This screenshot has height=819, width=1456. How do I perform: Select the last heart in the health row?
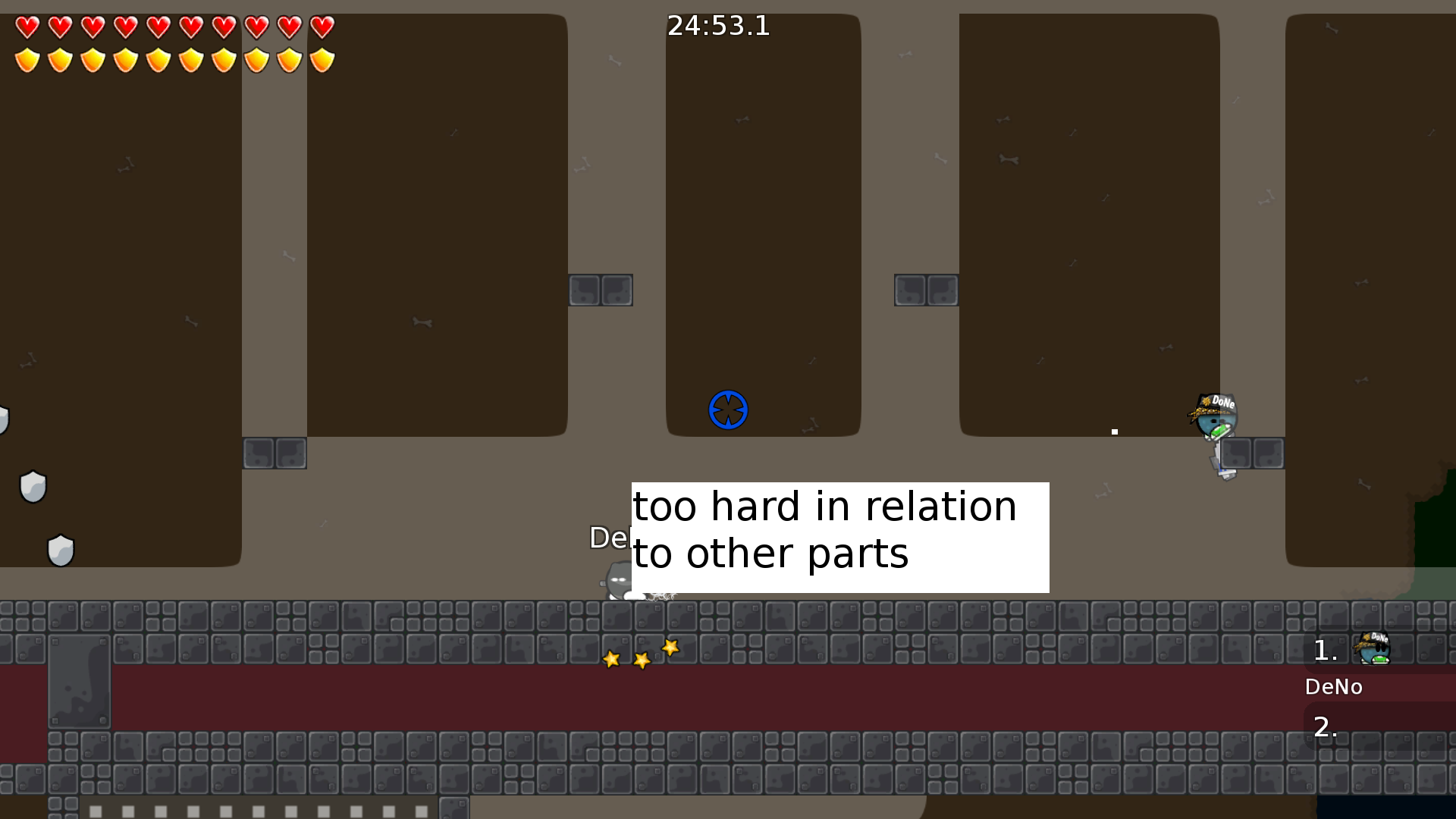click(x=322, y=29)
